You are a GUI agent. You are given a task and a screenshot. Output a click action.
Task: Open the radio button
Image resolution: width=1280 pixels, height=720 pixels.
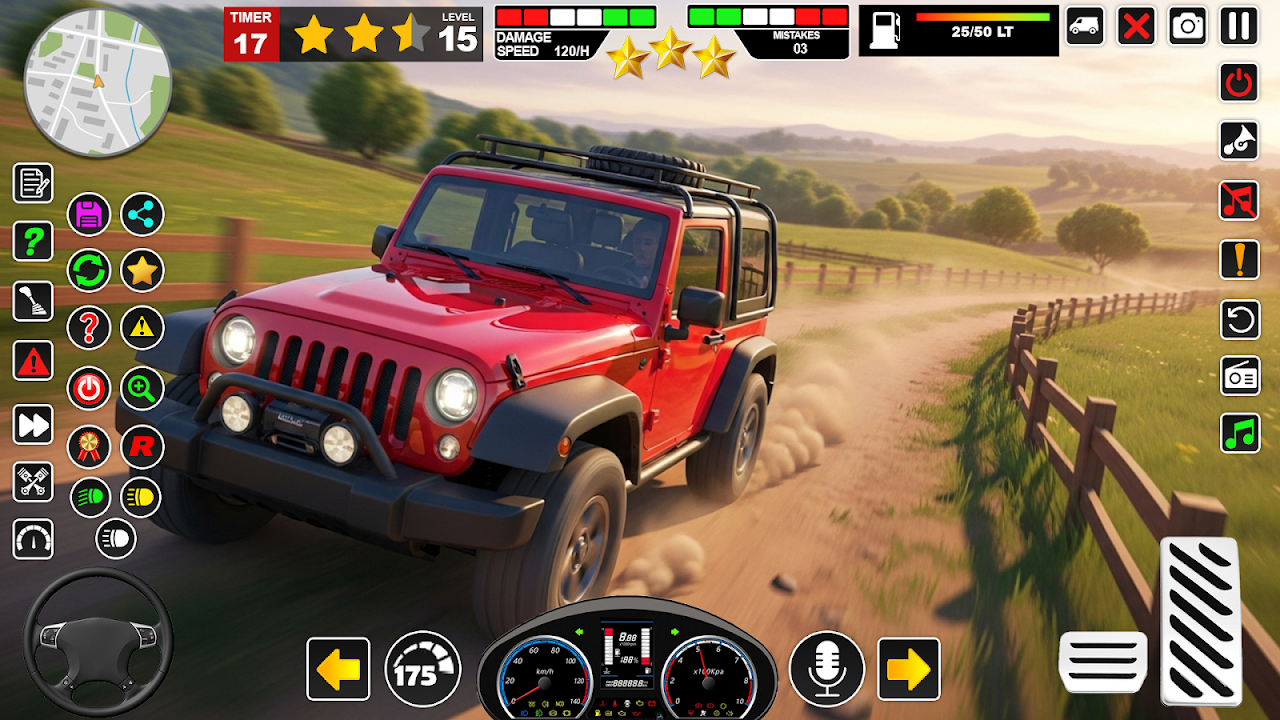coord(1240,376)
